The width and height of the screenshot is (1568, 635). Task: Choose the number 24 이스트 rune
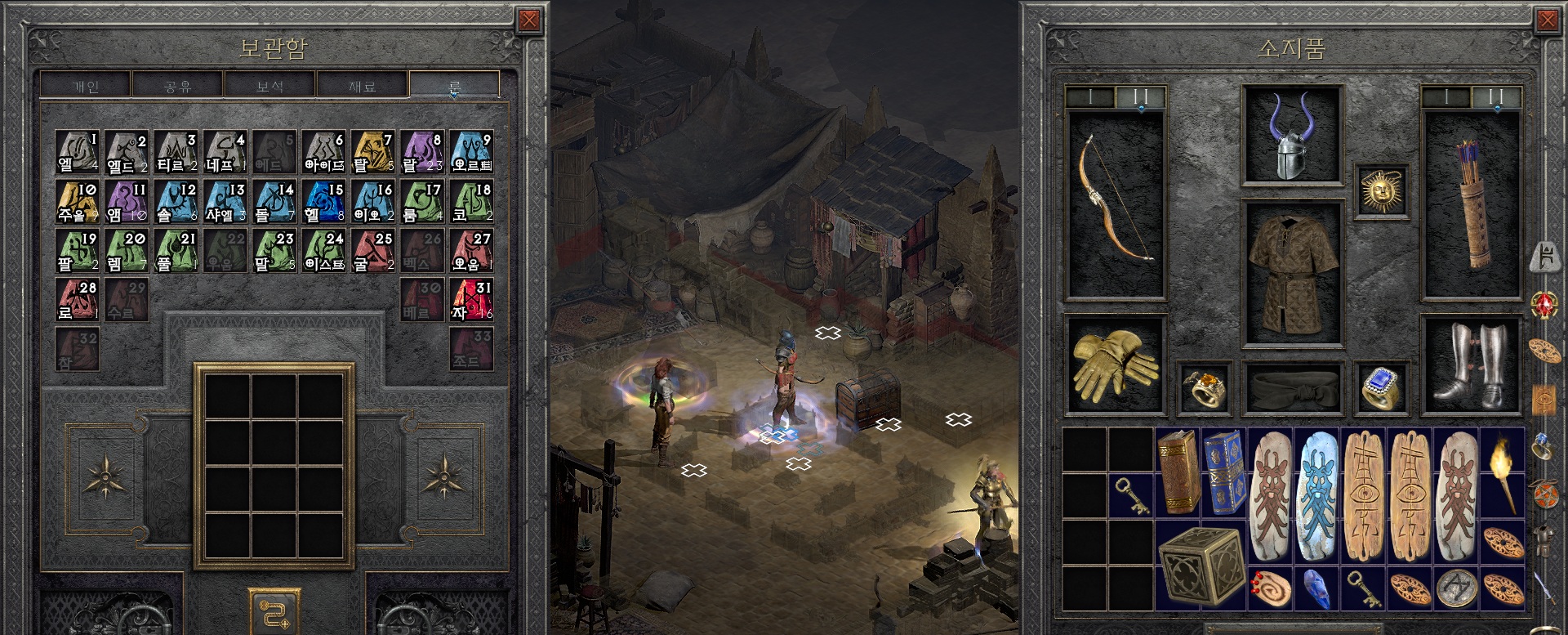pos(323,250)
